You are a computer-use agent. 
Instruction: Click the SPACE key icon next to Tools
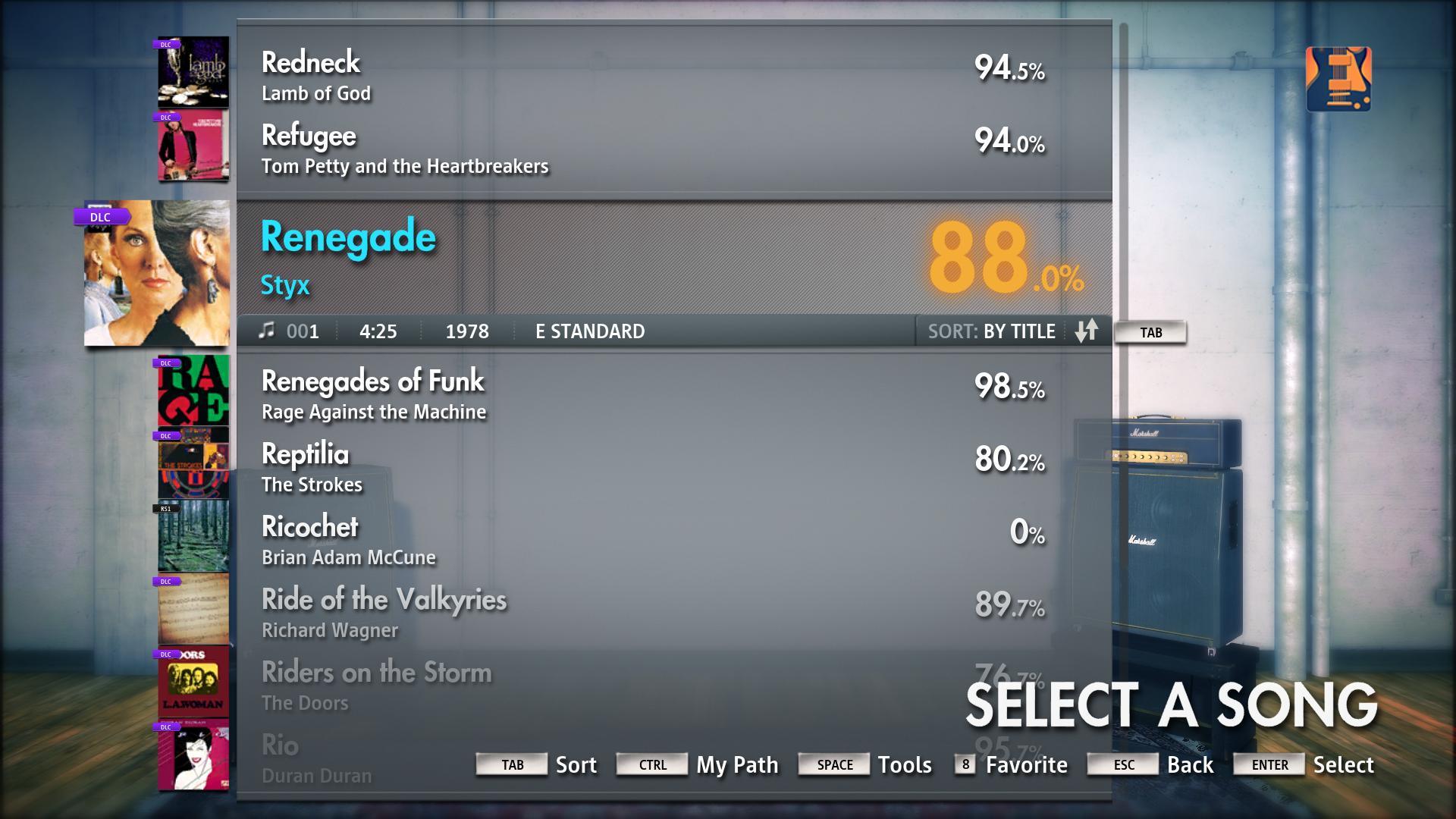click(x=833, y=764)
